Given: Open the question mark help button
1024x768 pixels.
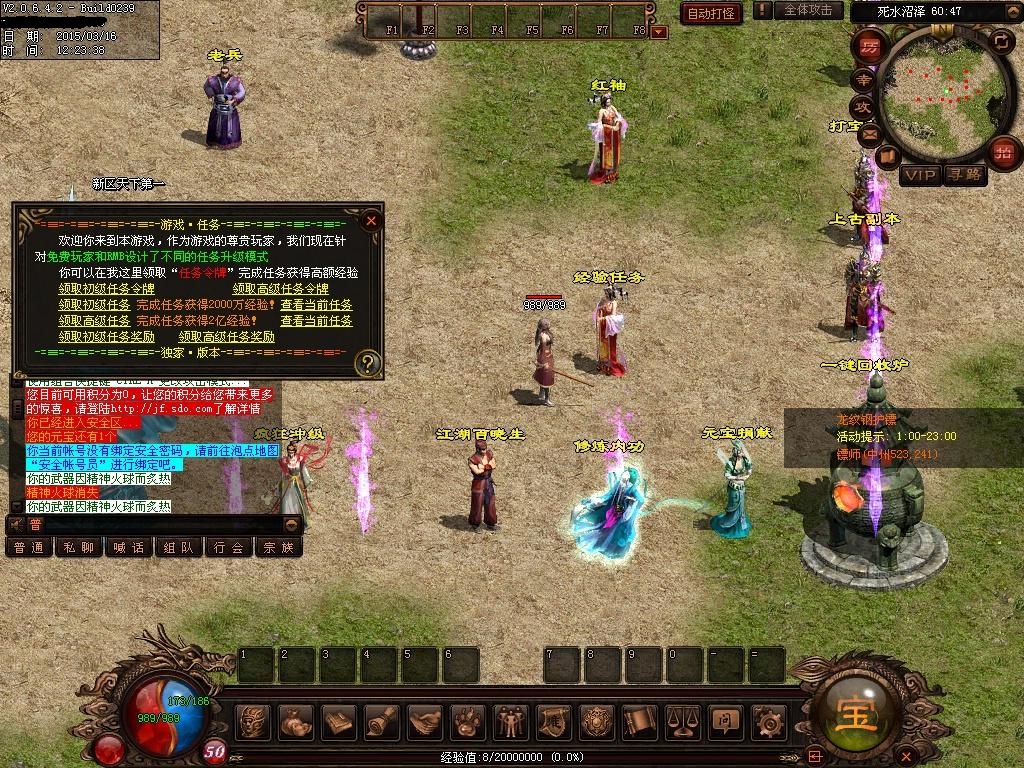Looking at the screenshot, I should (368, 362).
